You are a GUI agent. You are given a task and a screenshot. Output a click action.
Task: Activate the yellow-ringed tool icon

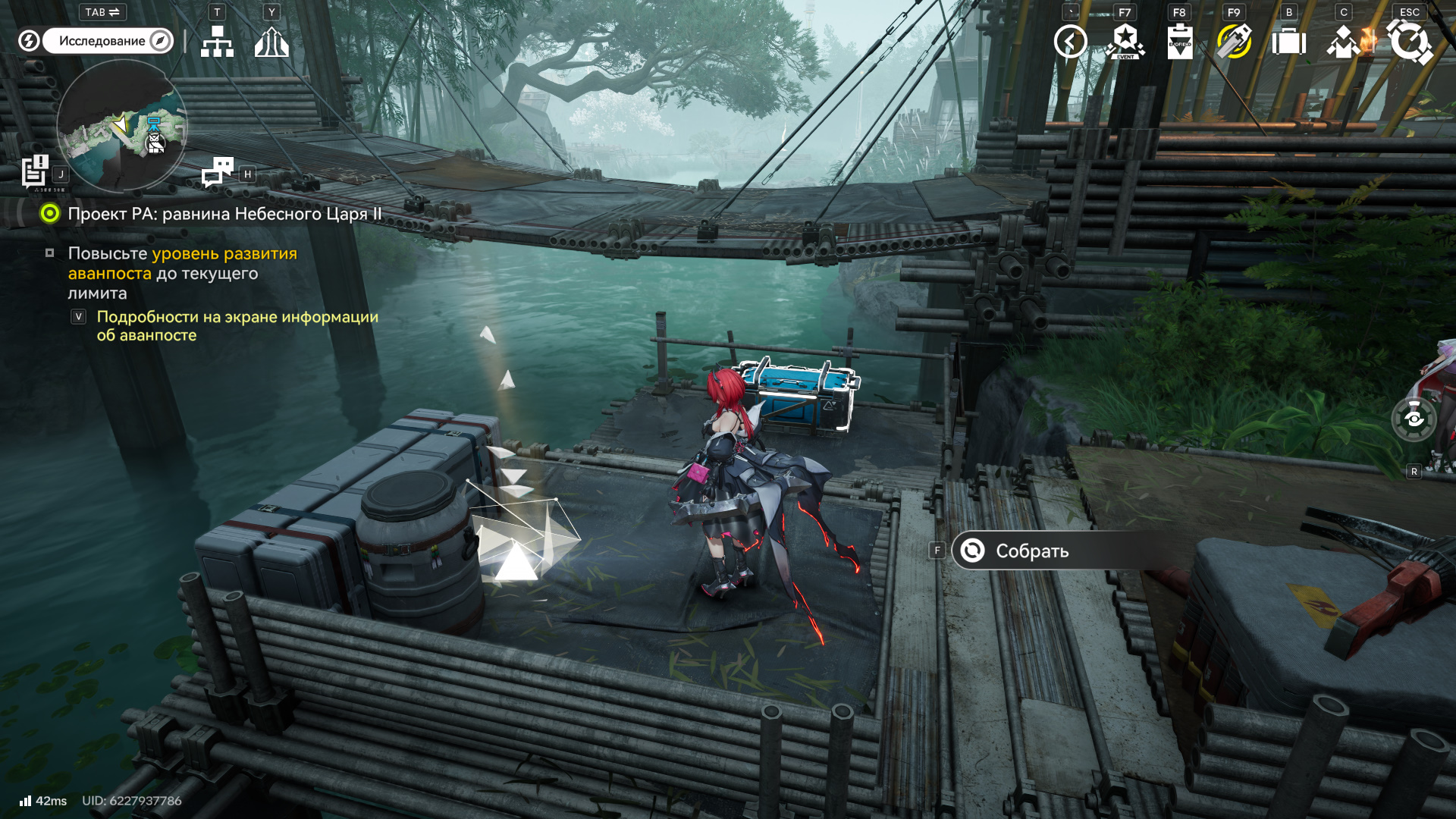(x=1234, y=42)
